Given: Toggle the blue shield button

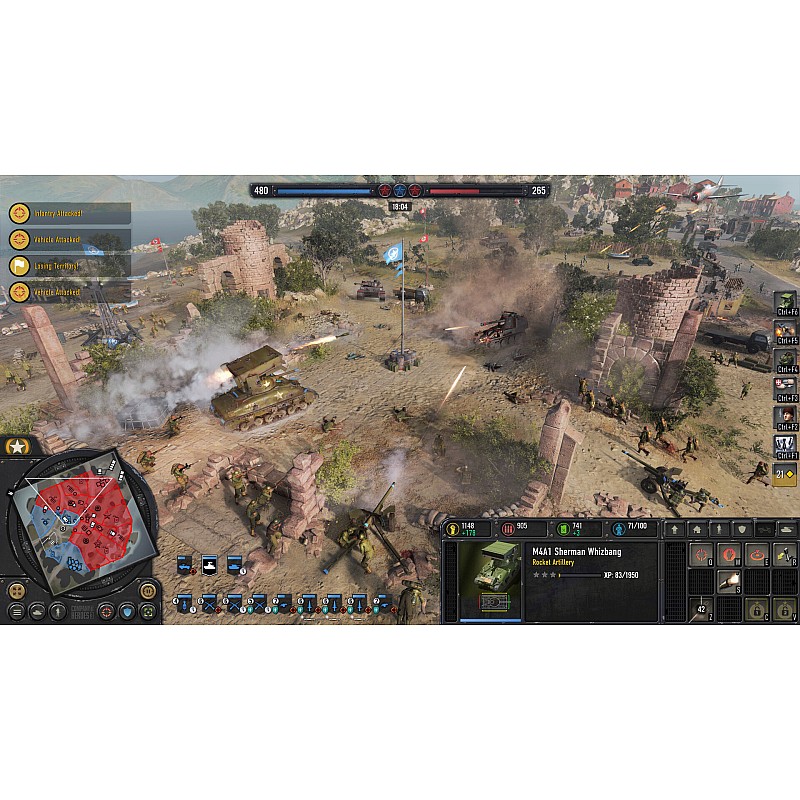Looking at the screenshot, I should [127, 612].
